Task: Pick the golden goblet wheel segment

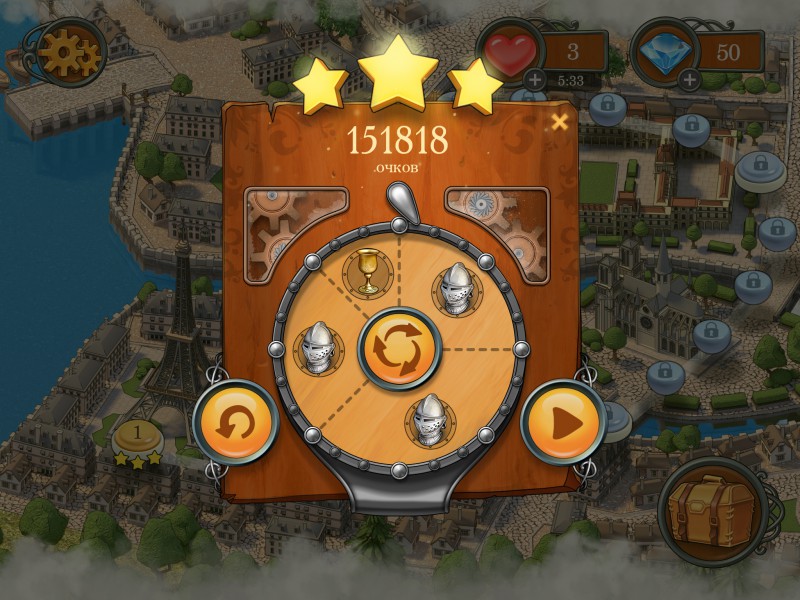Action: click(367, 271)
